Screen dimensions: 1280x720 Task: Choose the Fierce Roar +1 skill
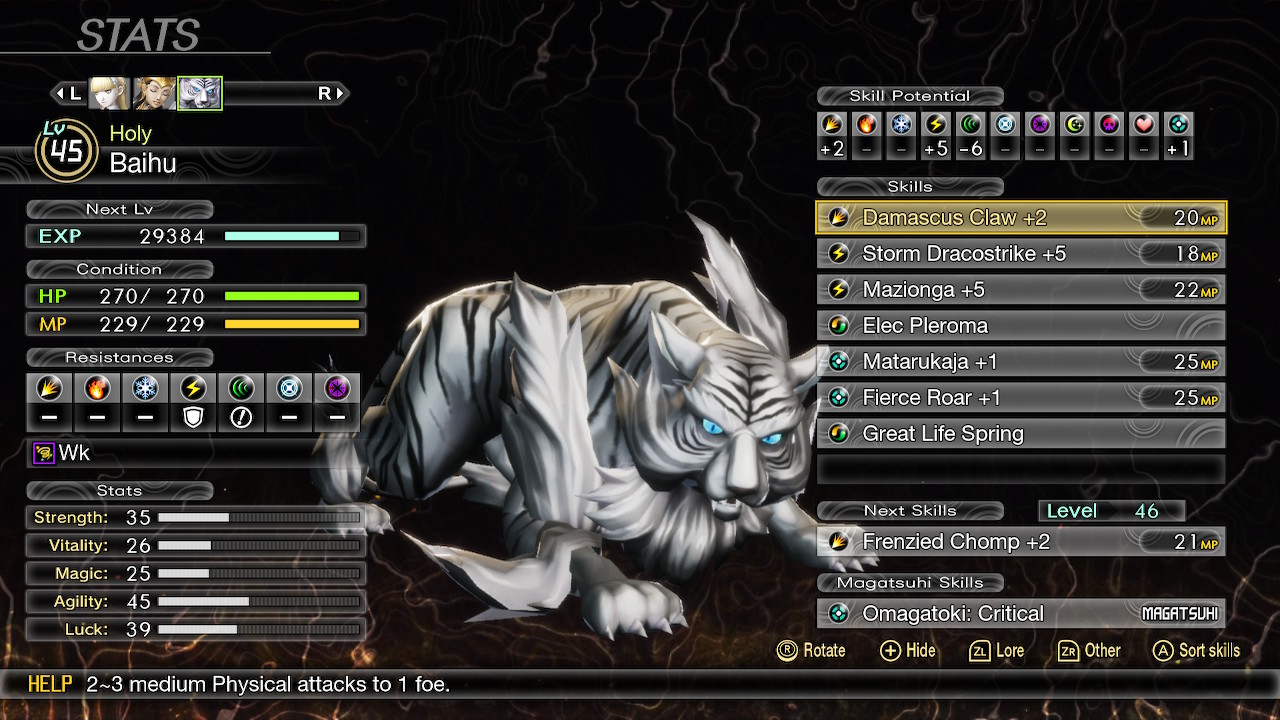[1021, 398]
